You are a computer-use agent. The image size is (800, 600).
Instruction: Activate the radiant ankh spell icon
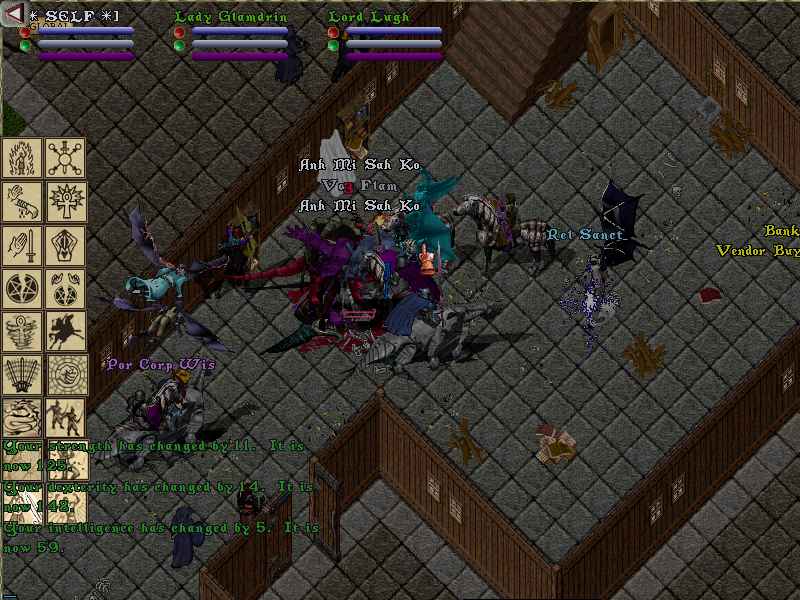(x=66, y=201)
